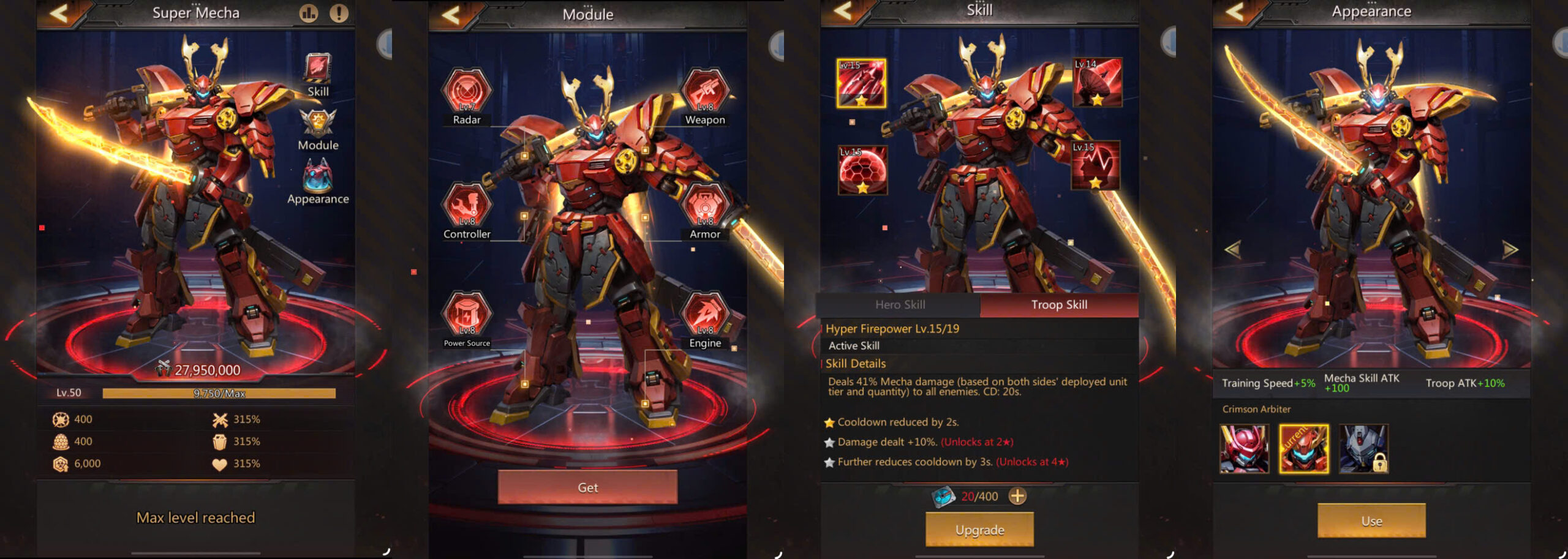Apply the appearance with the Use button
The image size is (1568, 559).
1371,521
